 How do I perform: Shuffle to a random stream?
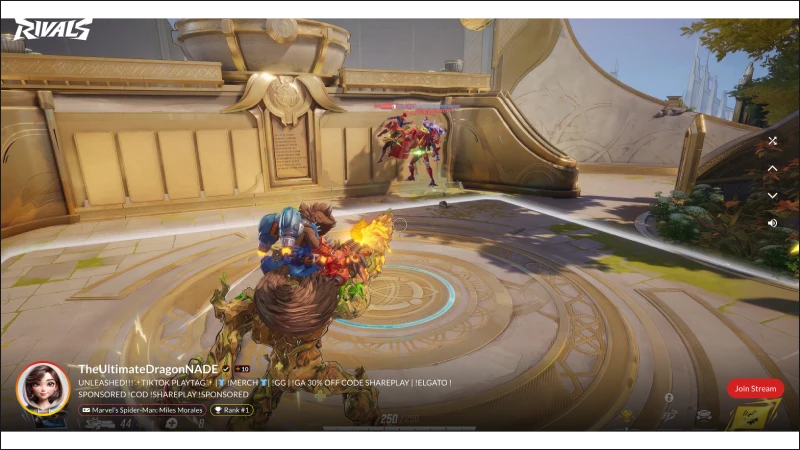click(772, 141)
